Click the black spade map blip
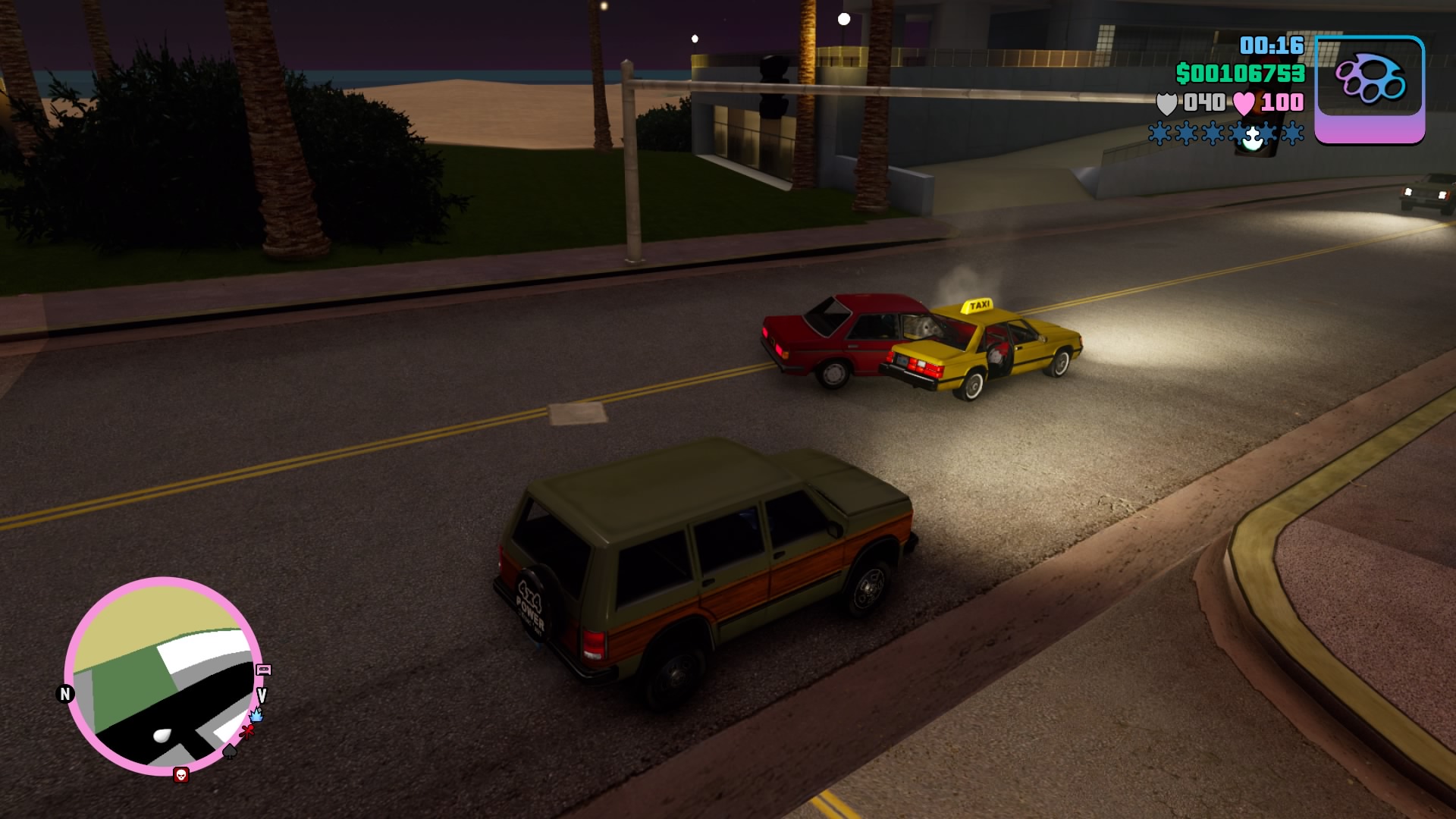 tap(230, 752)
